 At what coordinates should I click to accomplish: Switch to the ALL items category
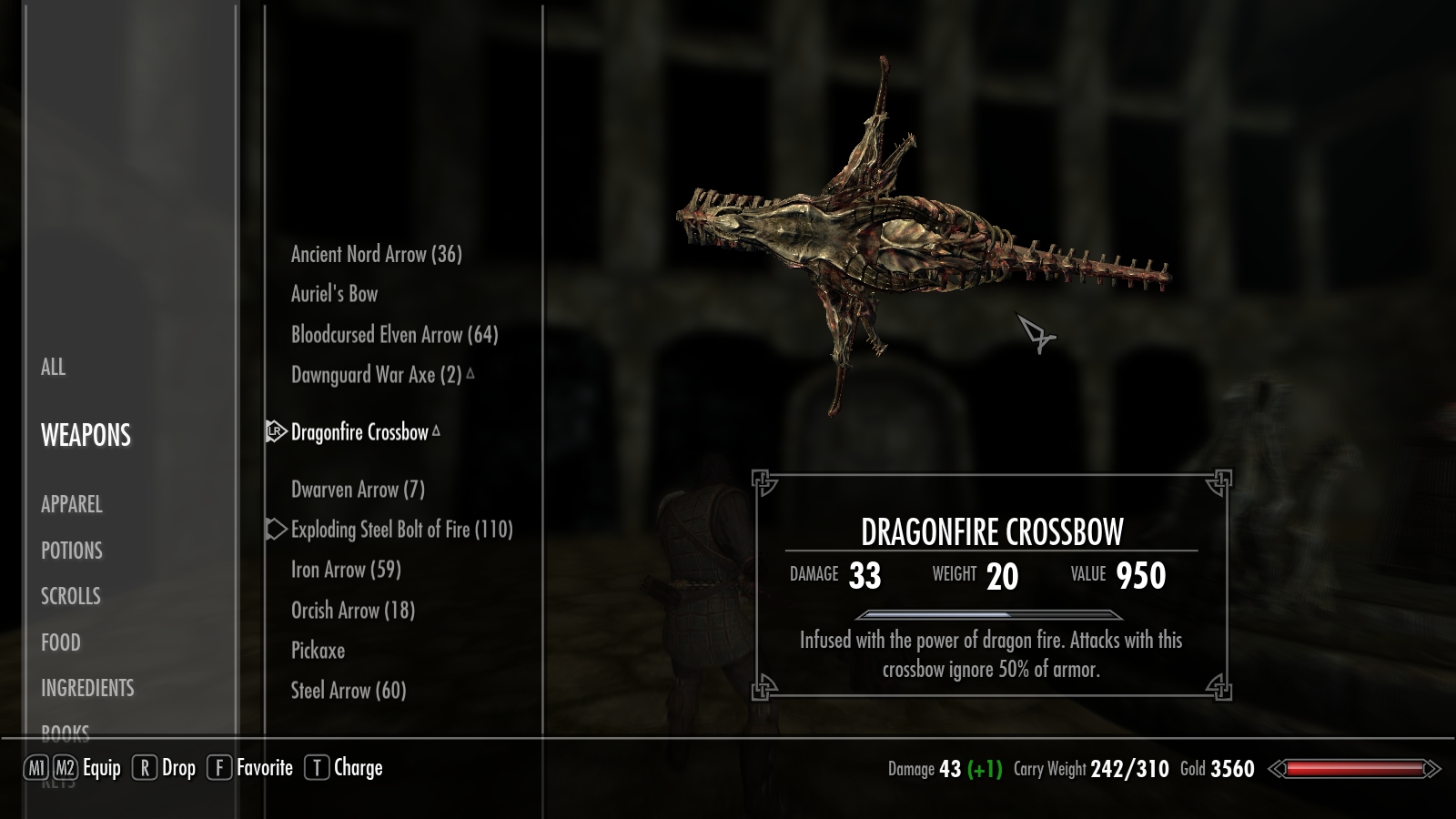[x=53, y=368]
